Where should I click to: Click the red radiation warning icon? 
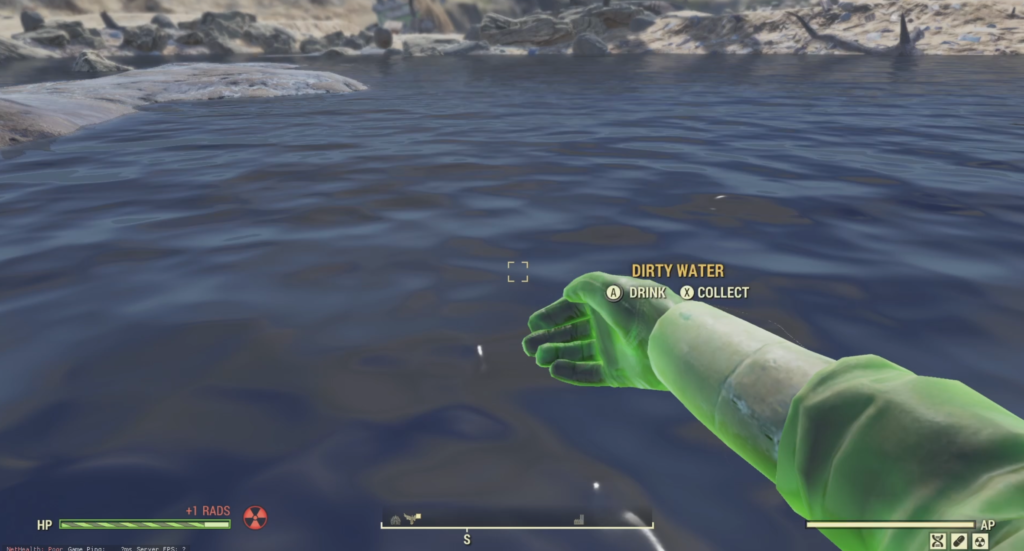tap(256, 518)
